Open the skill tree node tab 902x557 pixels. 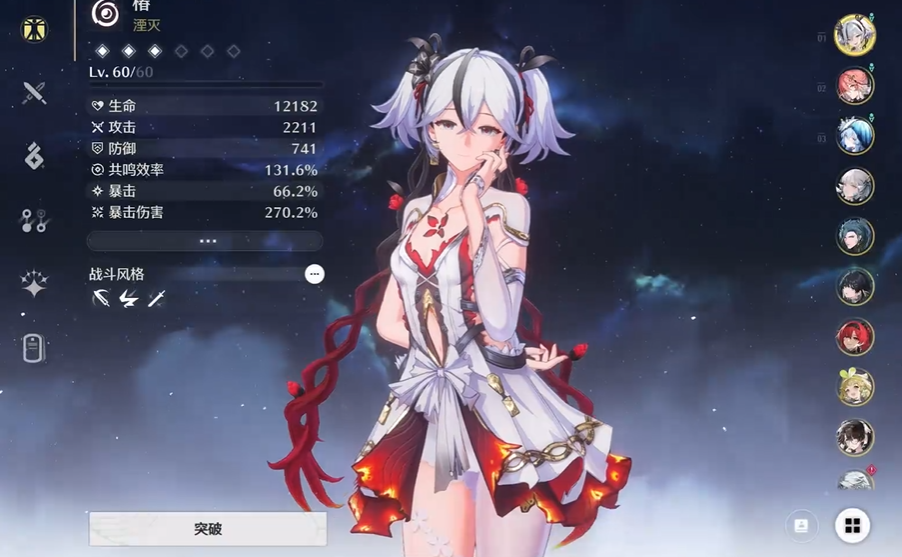click(35, 220)
